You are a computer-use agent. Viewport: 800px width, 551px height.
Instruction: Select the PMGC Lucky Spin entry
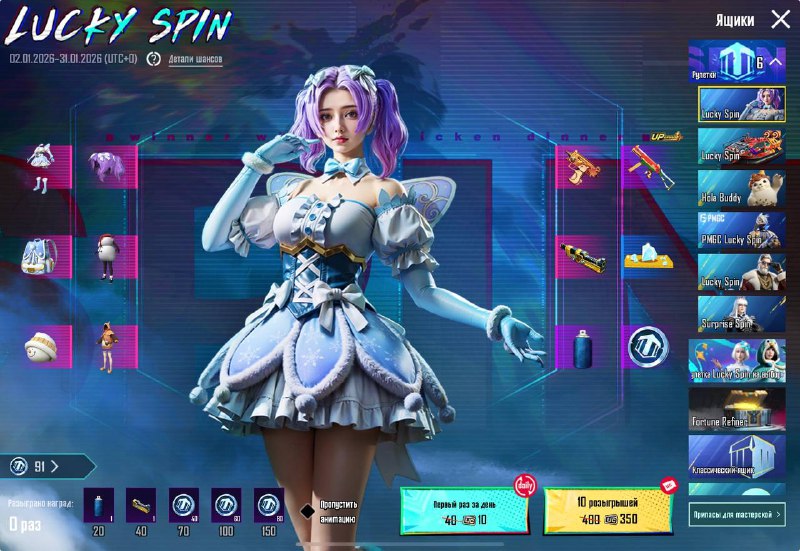pyautogui.click(x=743, y=229)
